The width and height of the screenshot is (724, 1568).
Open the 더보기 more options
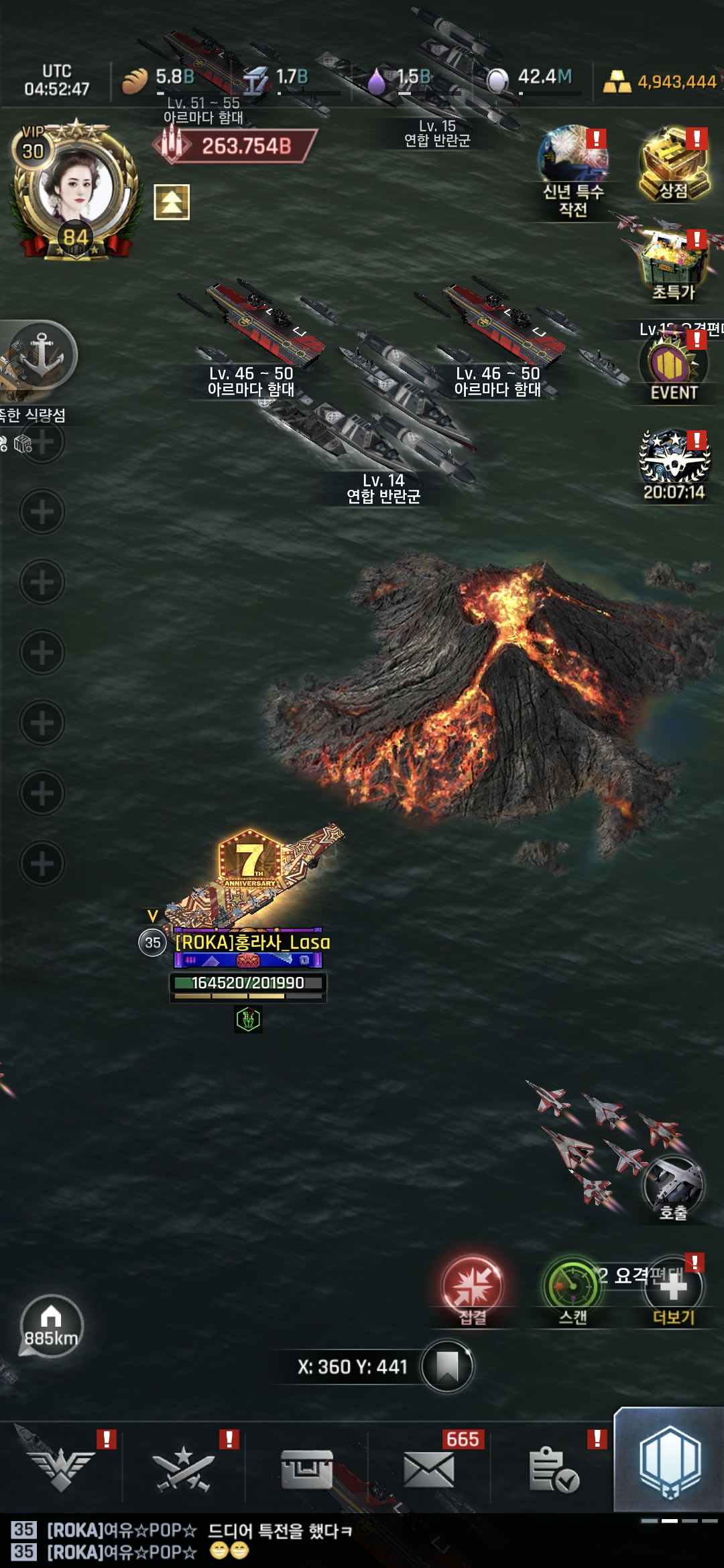pyautogui.click(x=674, y=1291)
